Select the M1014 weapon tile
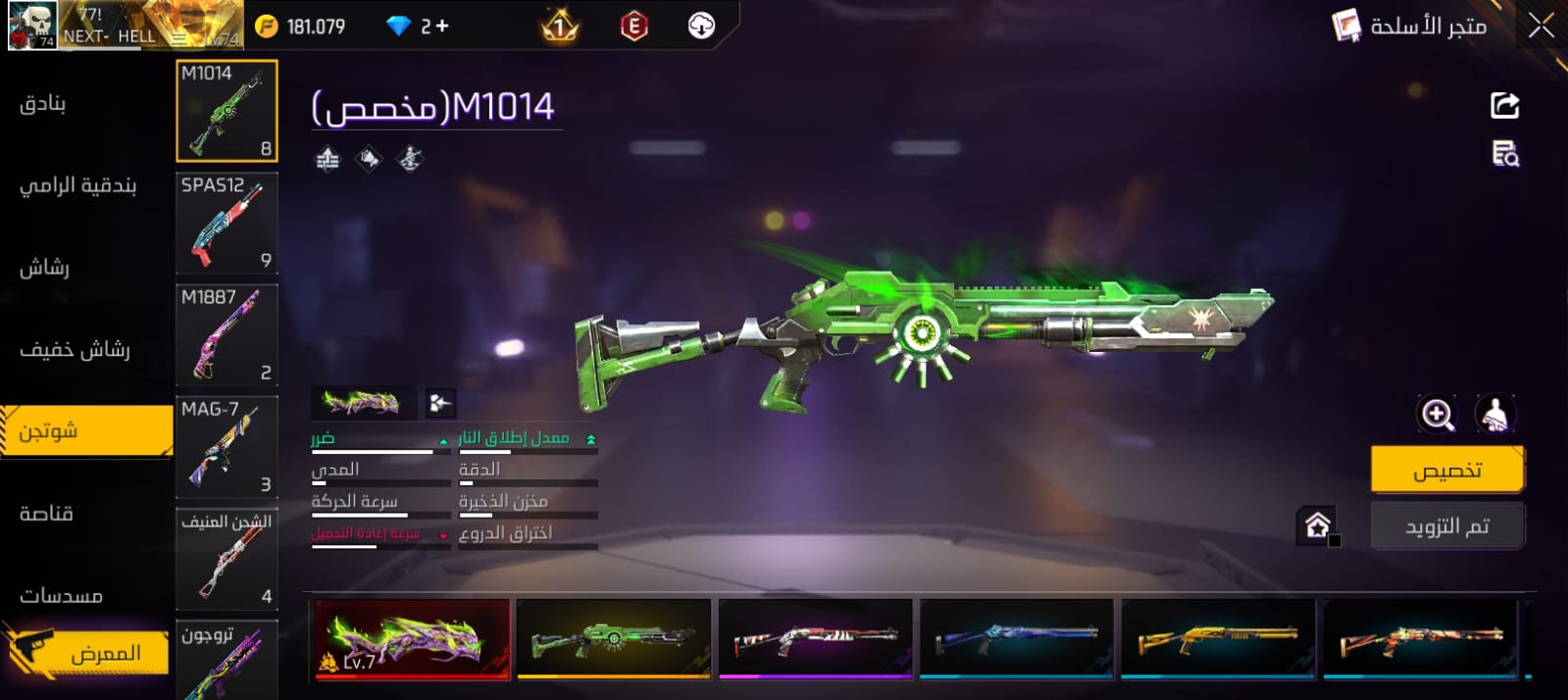Screen dimensions: 1568x700 point(227,111)
